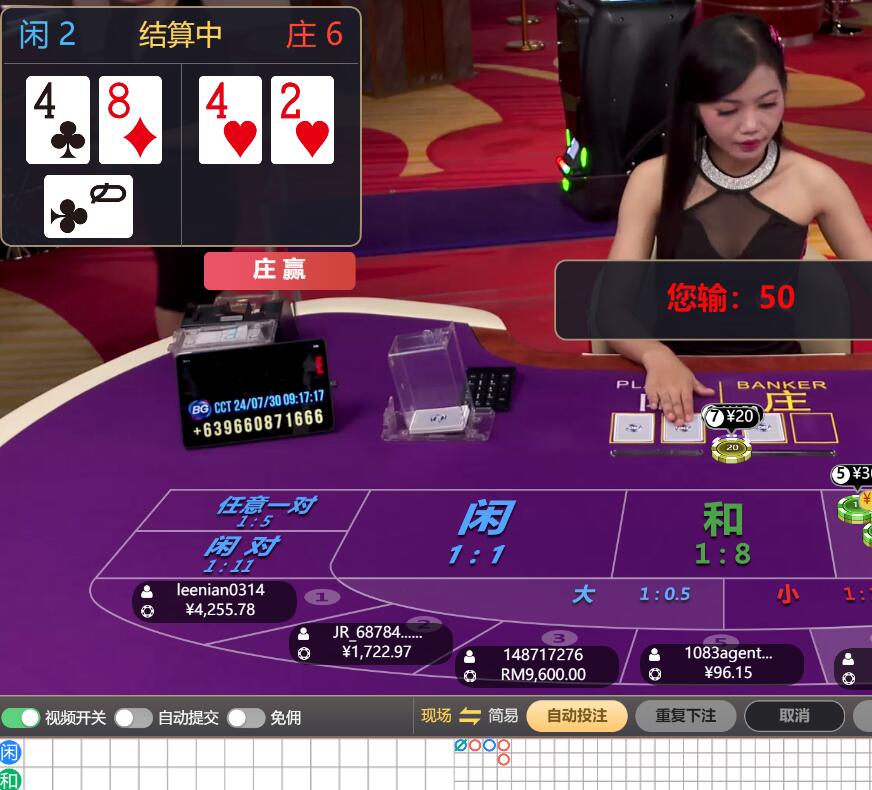Select the blue 闲 roadmap row label
The image size is (872, 790).
point(10,752)
